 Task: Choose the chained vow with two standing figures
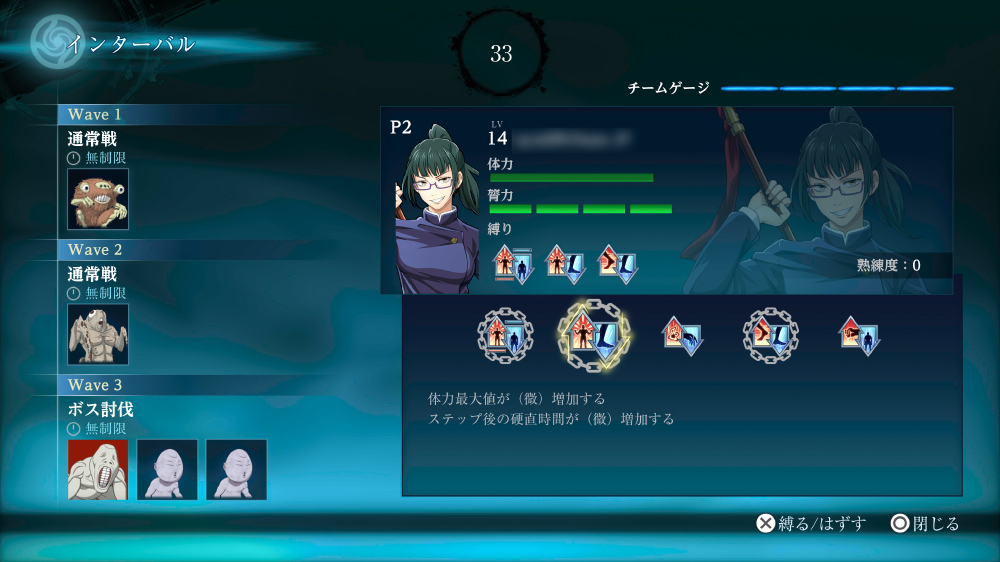(x=505, y=335)
